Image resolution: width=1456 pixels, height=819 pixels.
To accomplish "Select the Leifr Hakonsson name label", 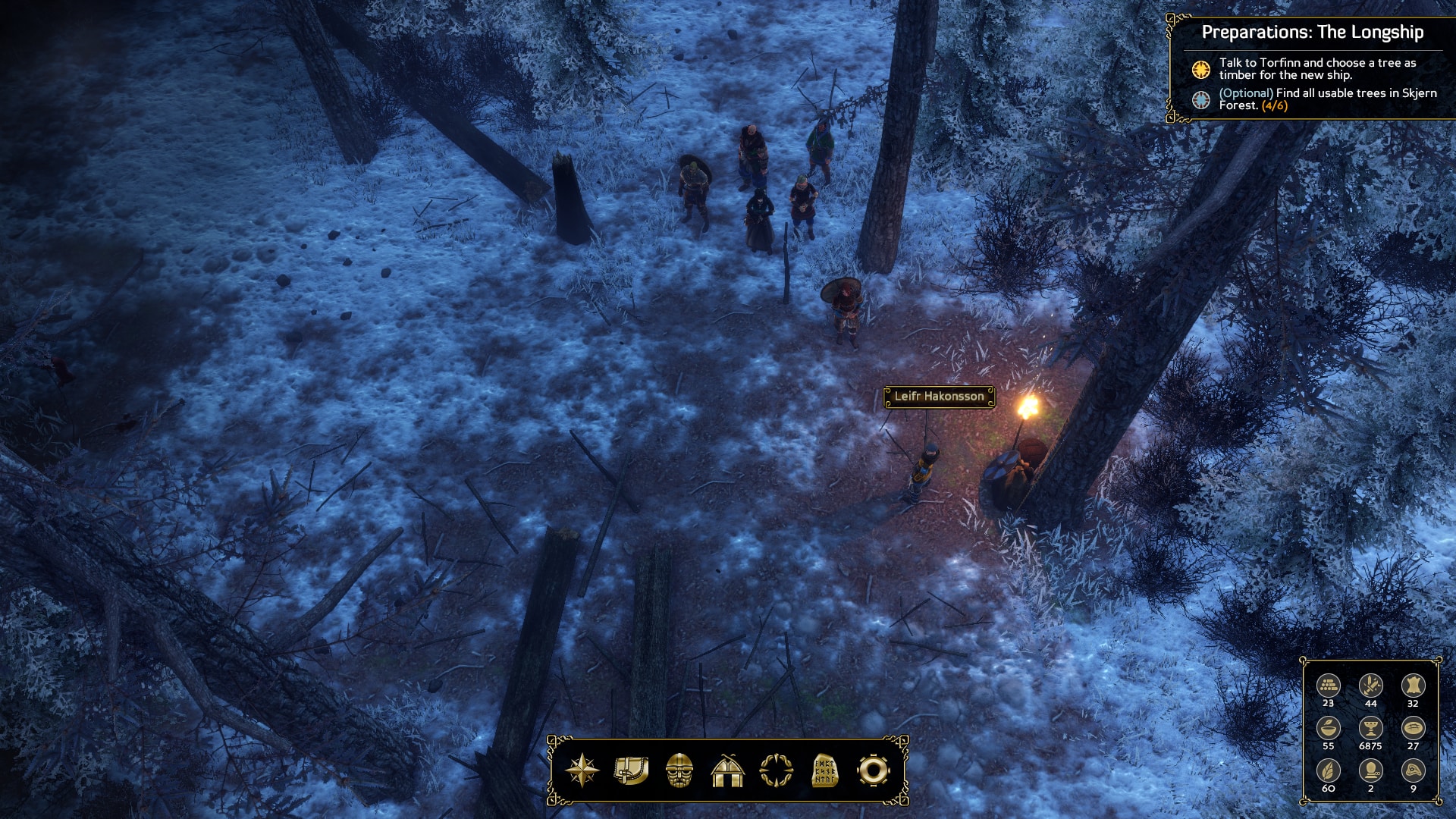I will click(x=939, y=397).
